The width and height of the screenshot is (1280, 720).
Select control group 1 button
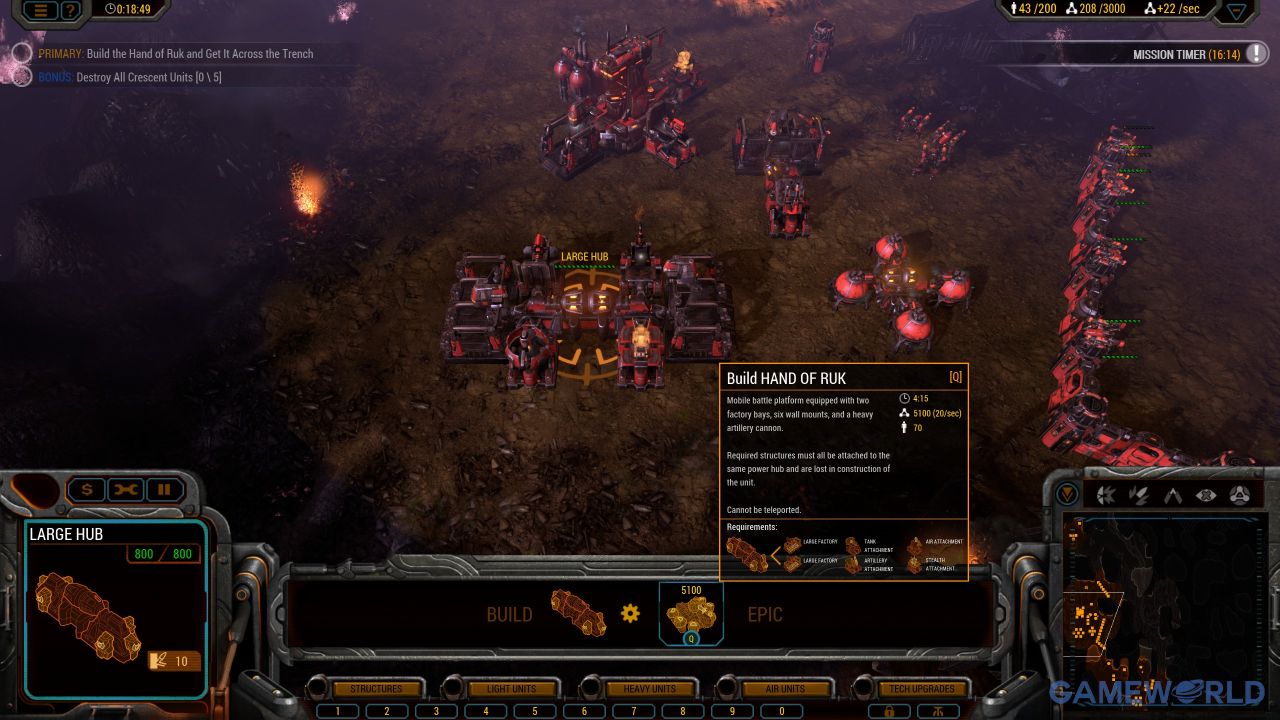click(x=339, y=711)
